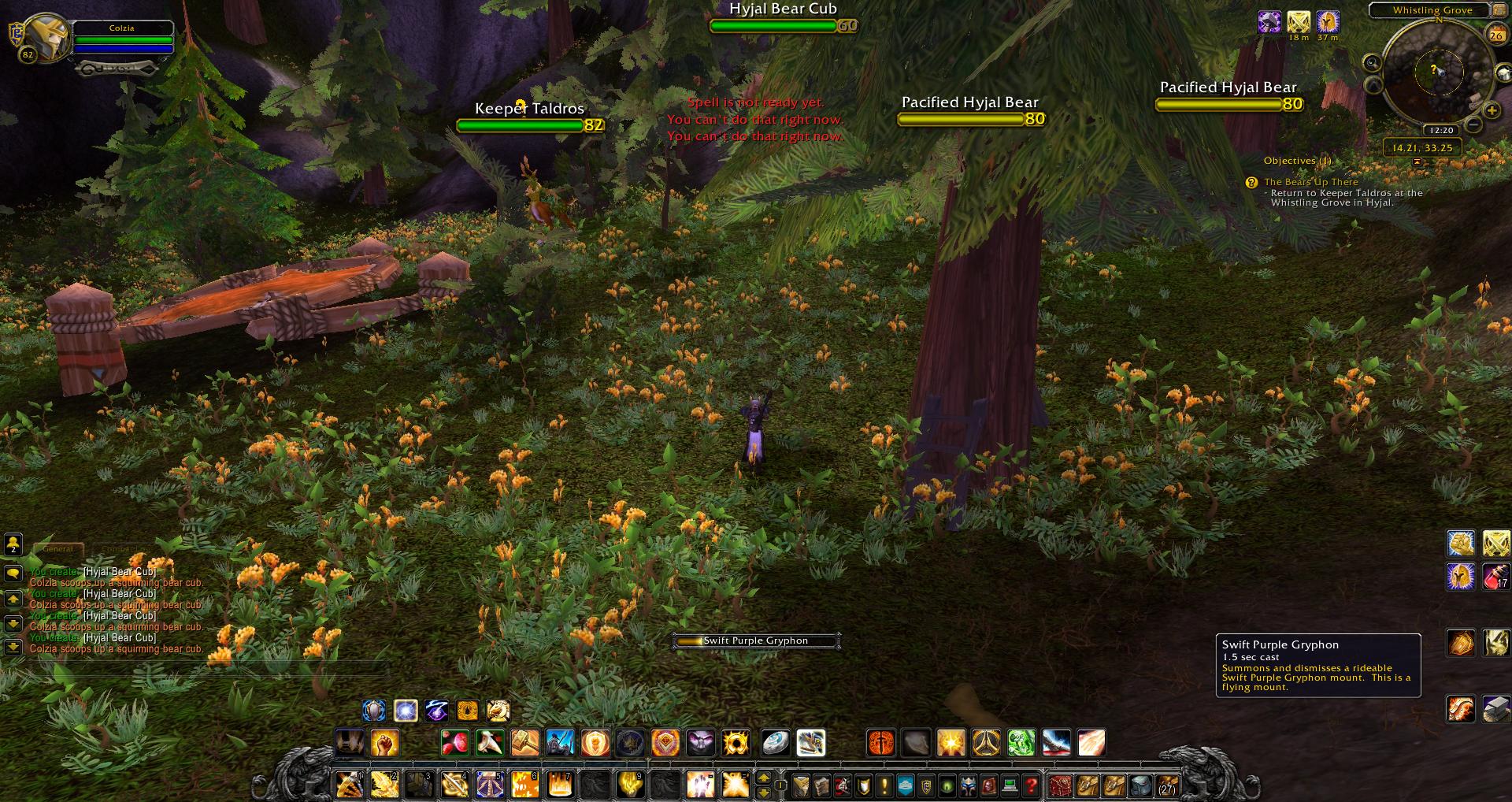Use the red potion with 17 charges
The height and width of the screenshot is (802, 1512).
1496,577
